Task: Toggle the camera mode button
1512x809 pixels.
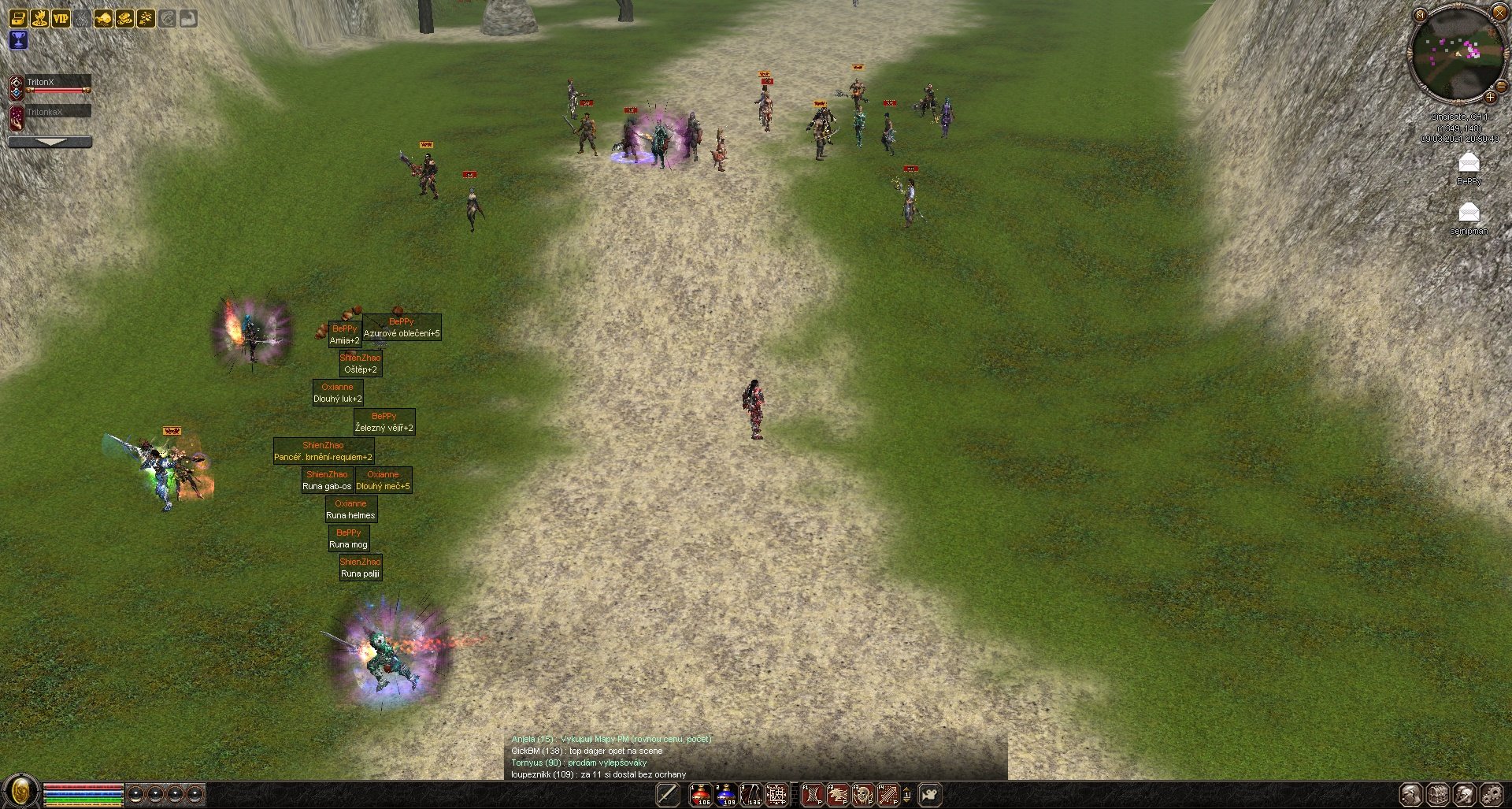Action: (930, 794)
